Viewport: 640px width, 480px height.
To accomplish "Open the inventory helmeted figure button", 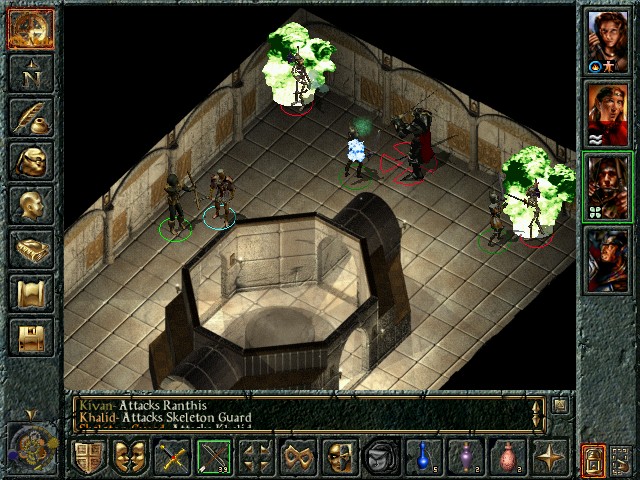I will pos(30,161).
